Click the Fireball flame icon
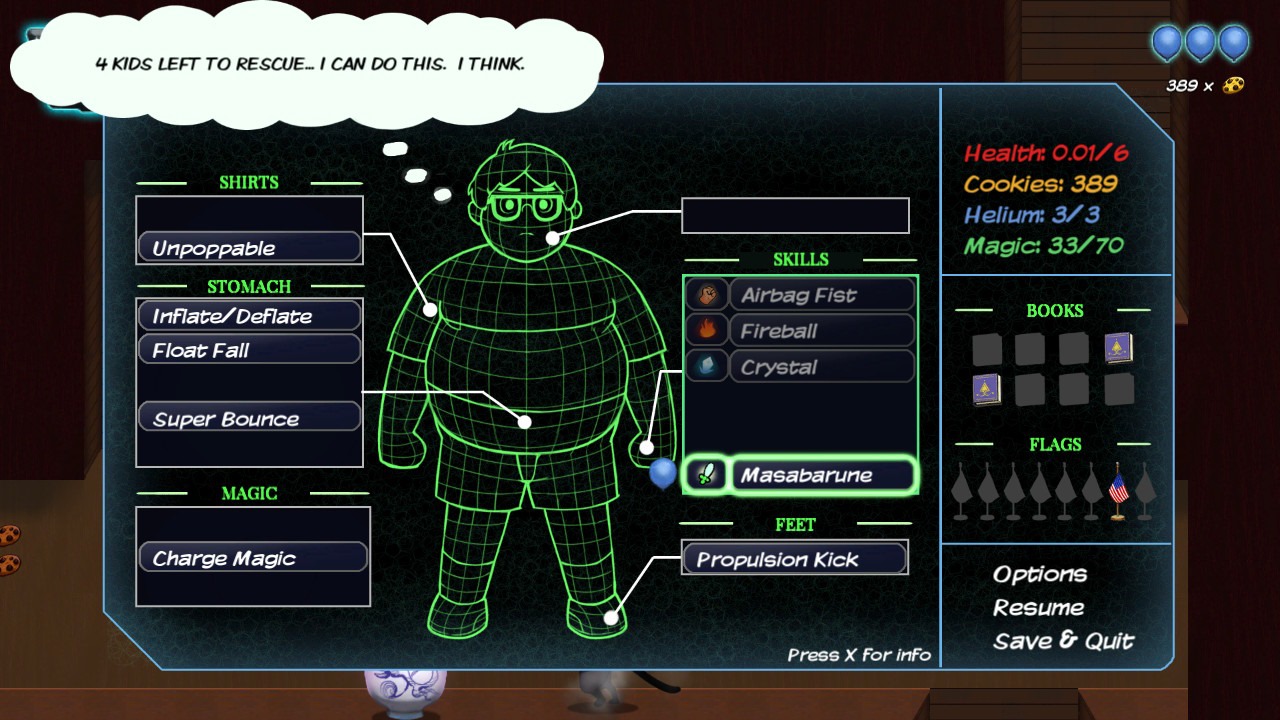This screenshot has height=720, width=1280. coord(706,330)
